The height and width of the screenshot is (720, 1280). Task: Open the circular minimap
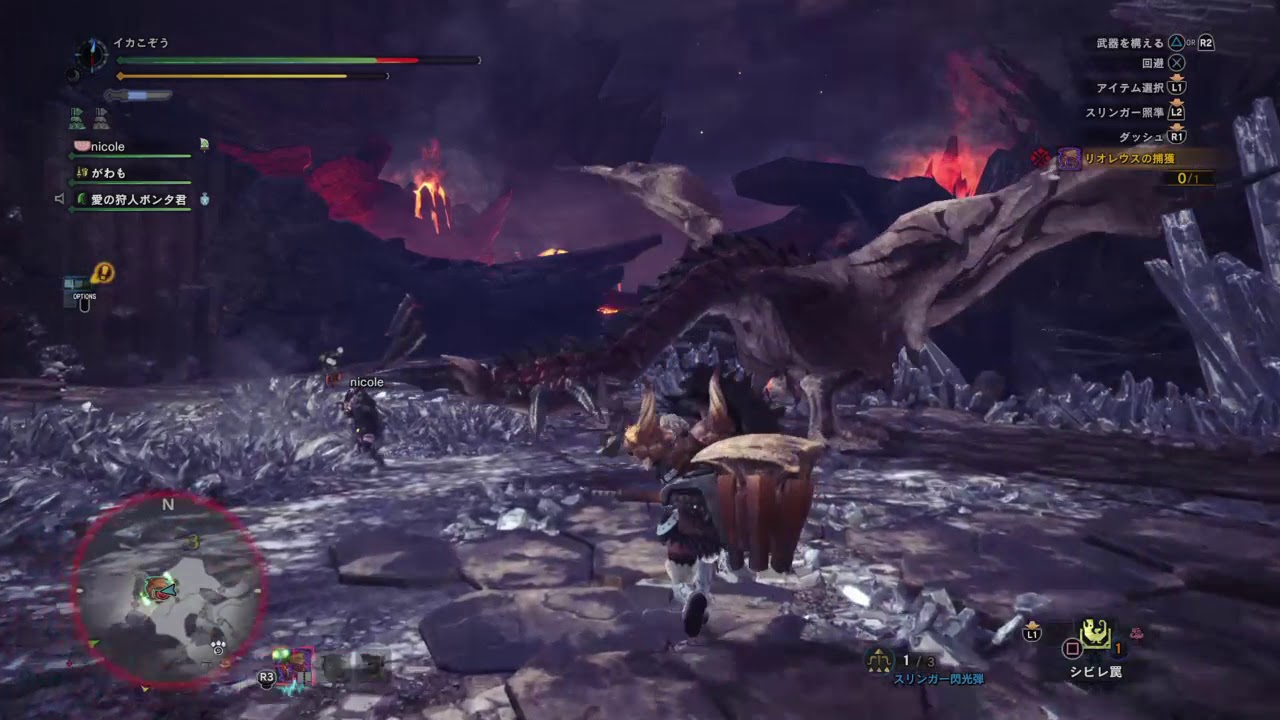click(168, 590)
